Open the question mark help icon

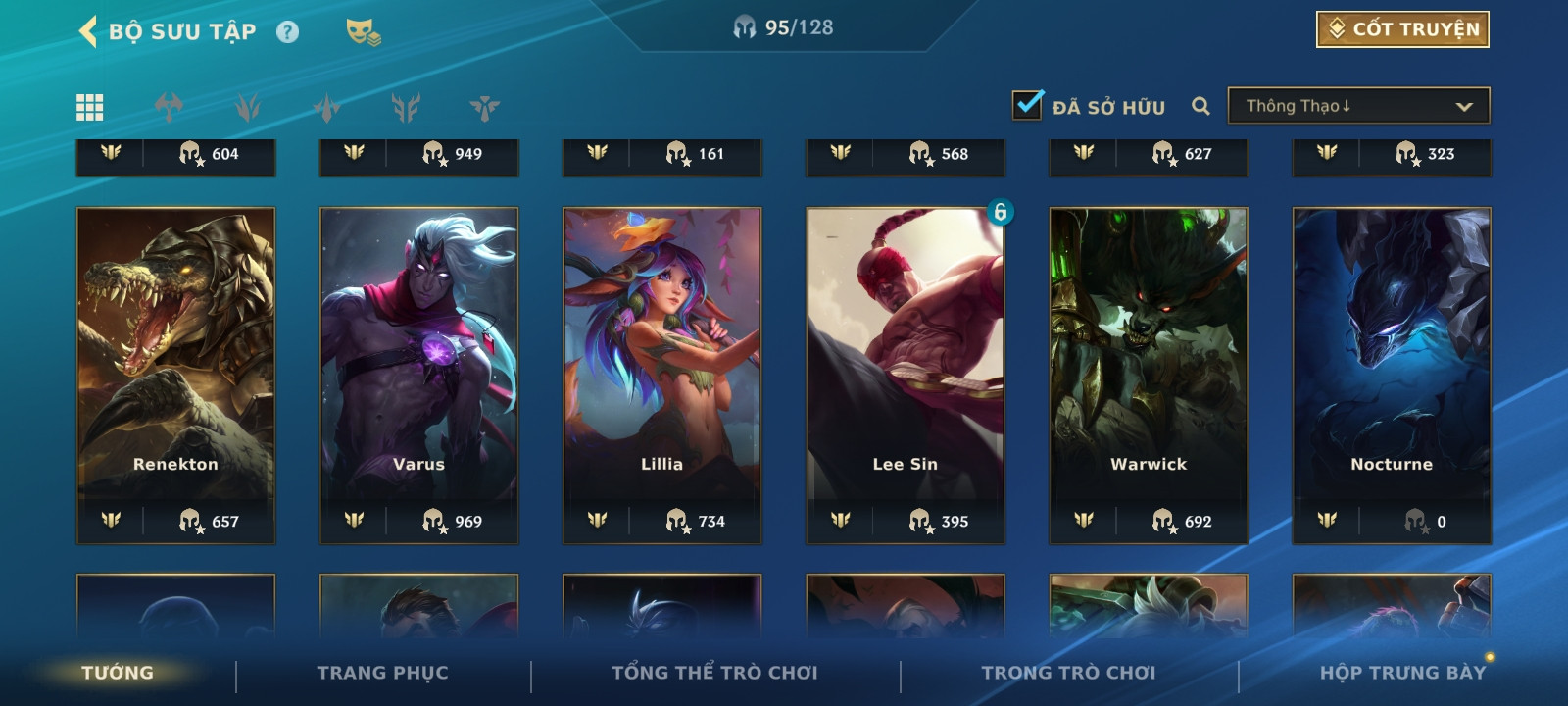[x=287, y=32]
